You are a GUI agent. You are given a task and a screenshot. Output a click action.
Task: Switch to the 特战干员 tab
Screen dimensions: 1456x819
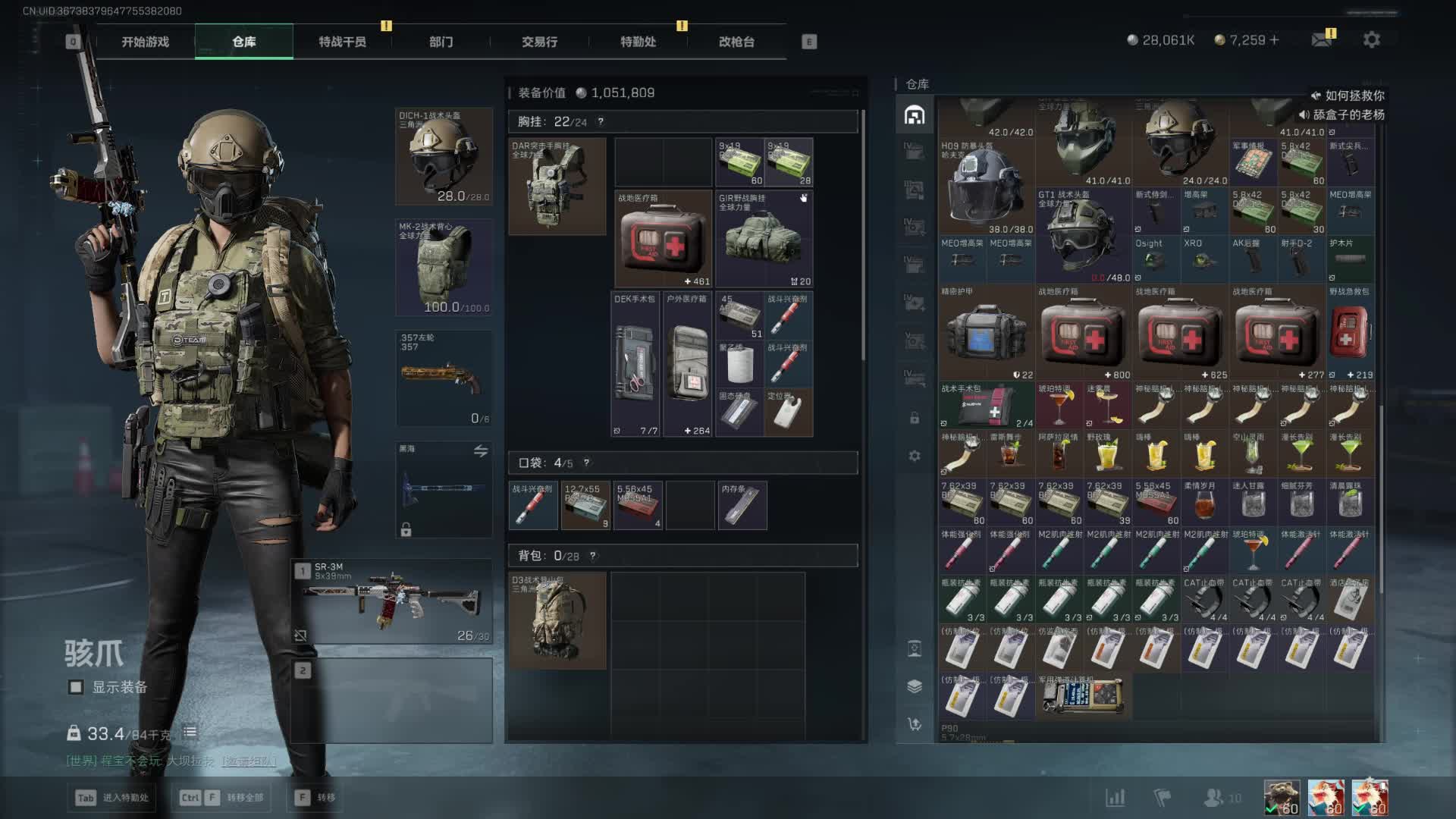pyautogui.click(x=342, y=42)
